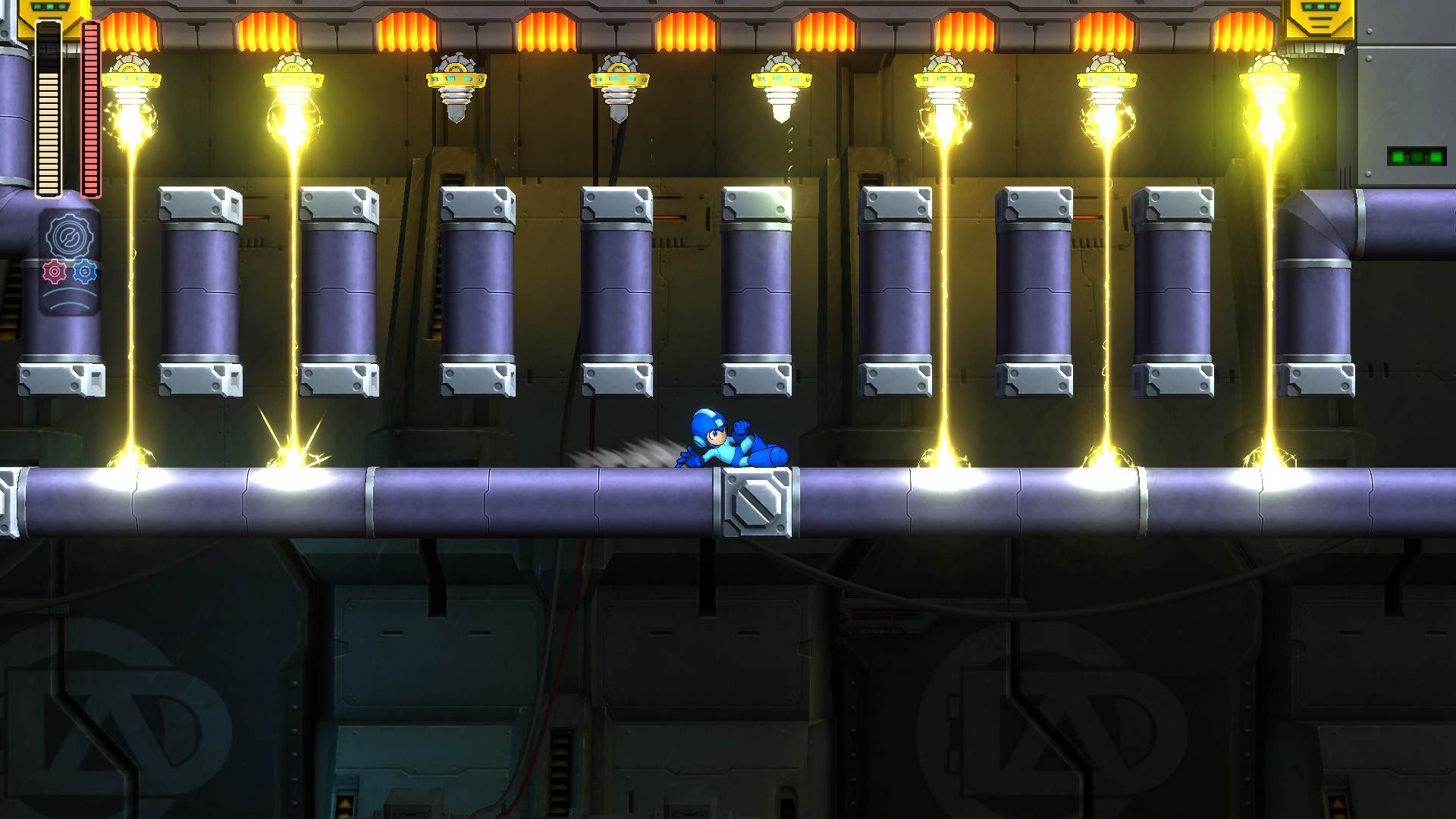Click the purple capacitor beside Mega Man
Viewport: 1456px width, 819px height.
click(758, 292)
